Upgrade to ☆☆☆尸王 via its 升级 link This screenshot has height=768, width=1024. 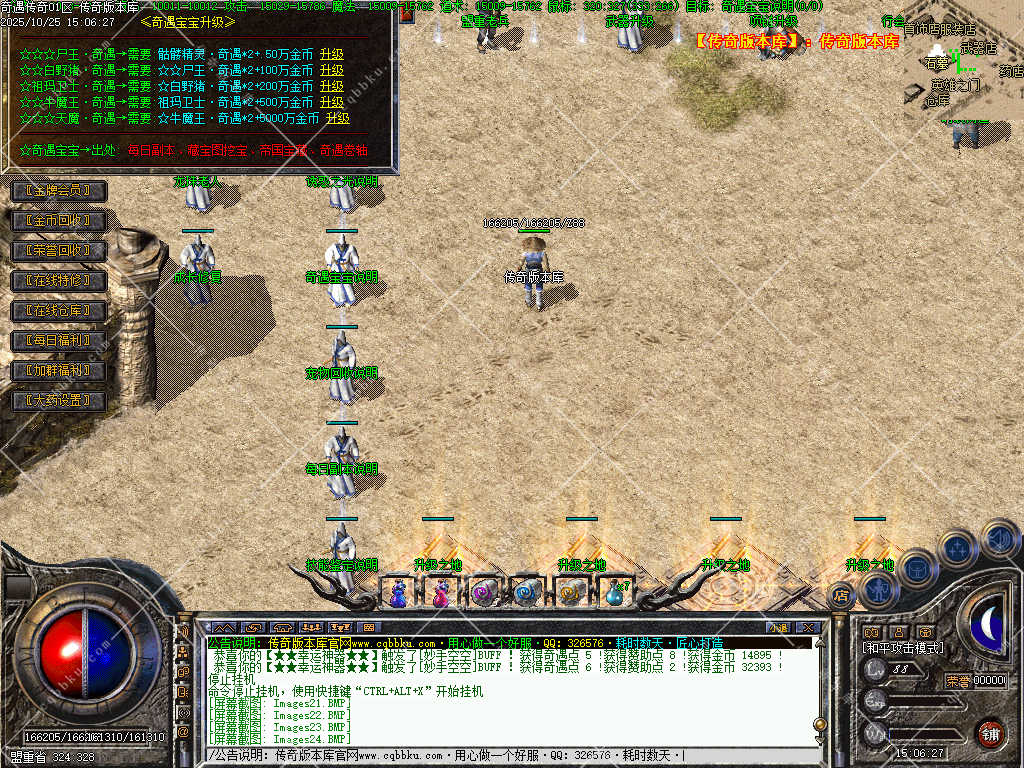pyautogui.click(x=332, y=55)
